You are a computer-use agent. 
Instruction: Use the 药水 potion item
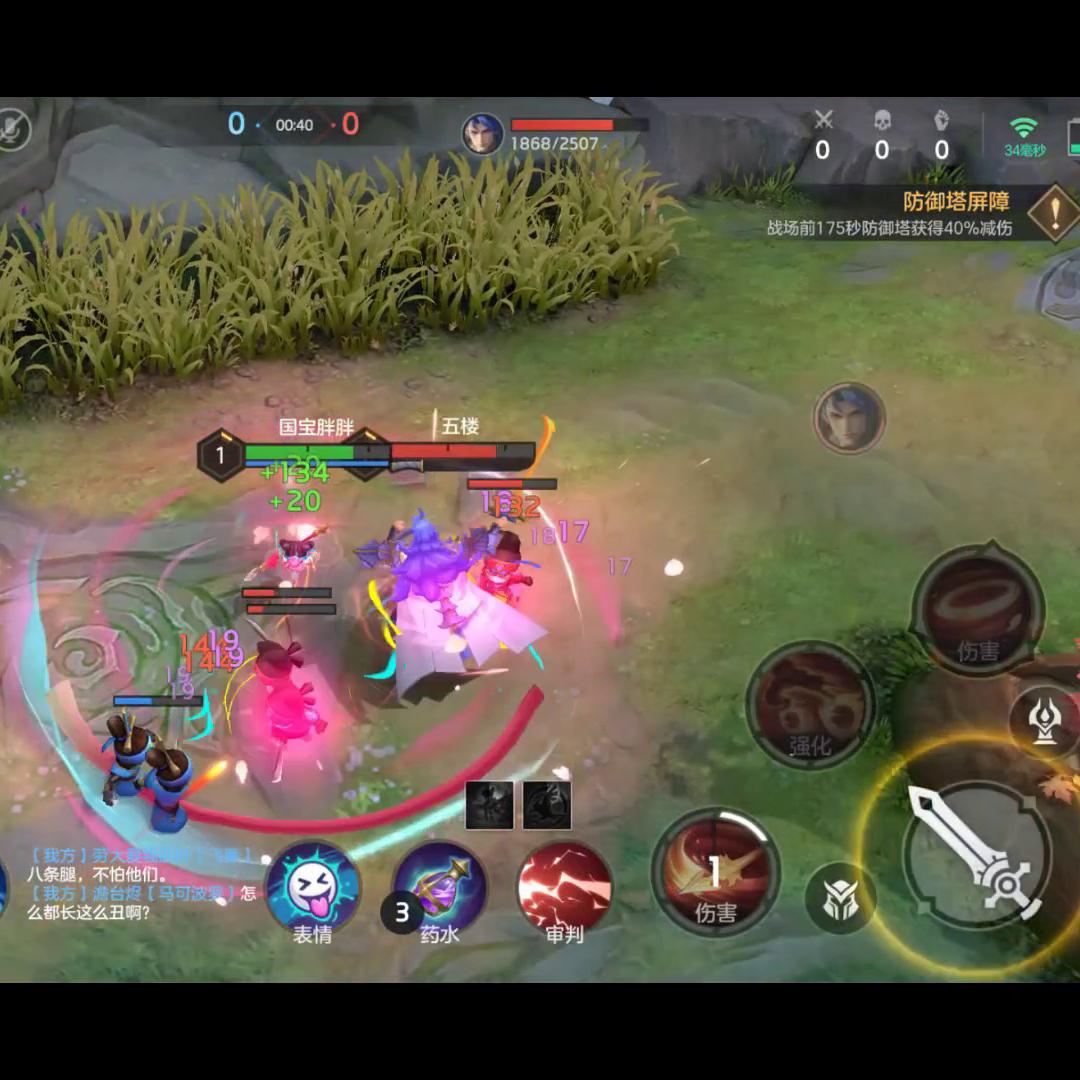pyautogui.click(x=440, y=887)
